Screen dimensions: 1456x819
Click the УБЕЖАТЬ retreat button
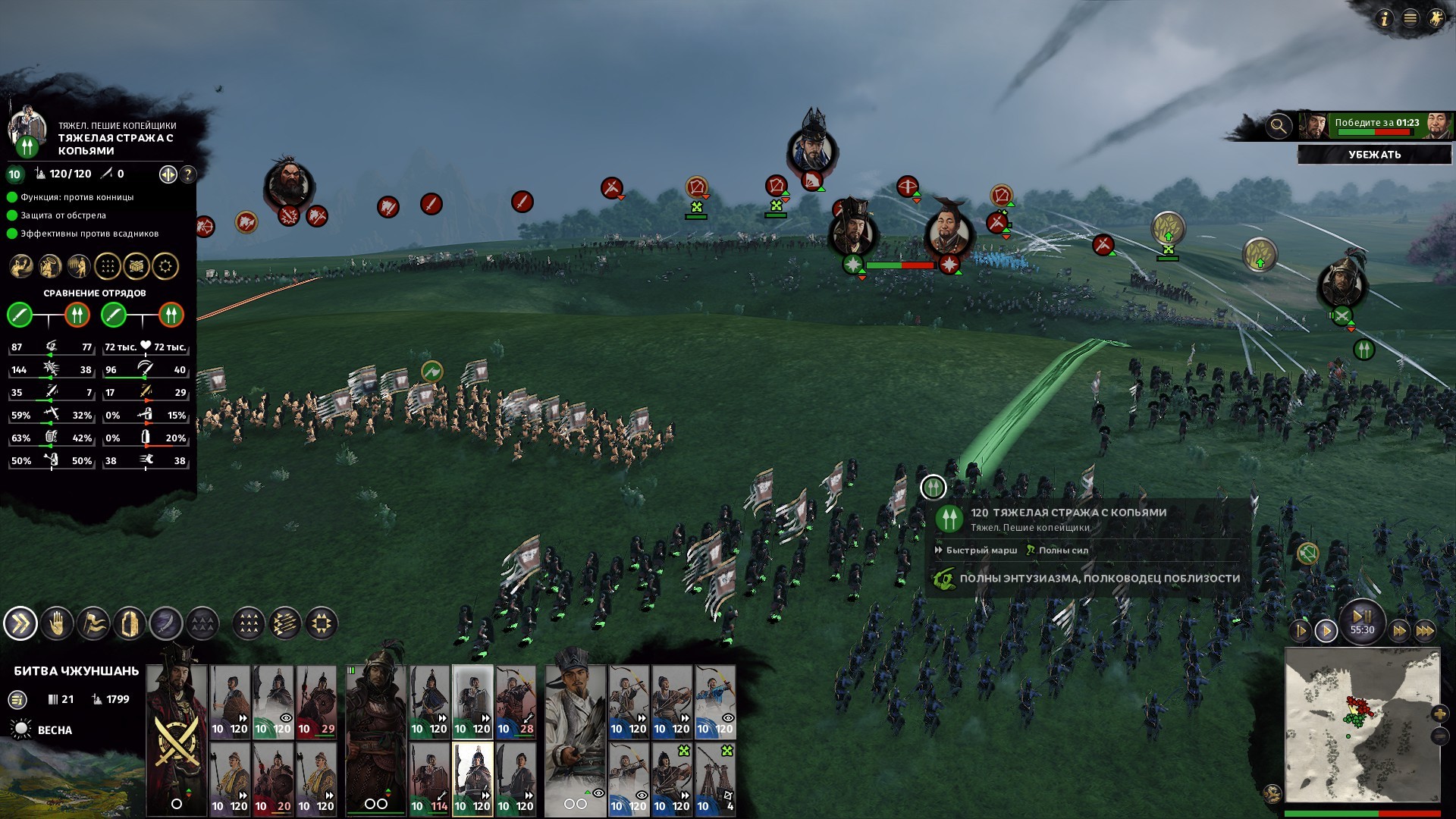(x=1374, y=155)
